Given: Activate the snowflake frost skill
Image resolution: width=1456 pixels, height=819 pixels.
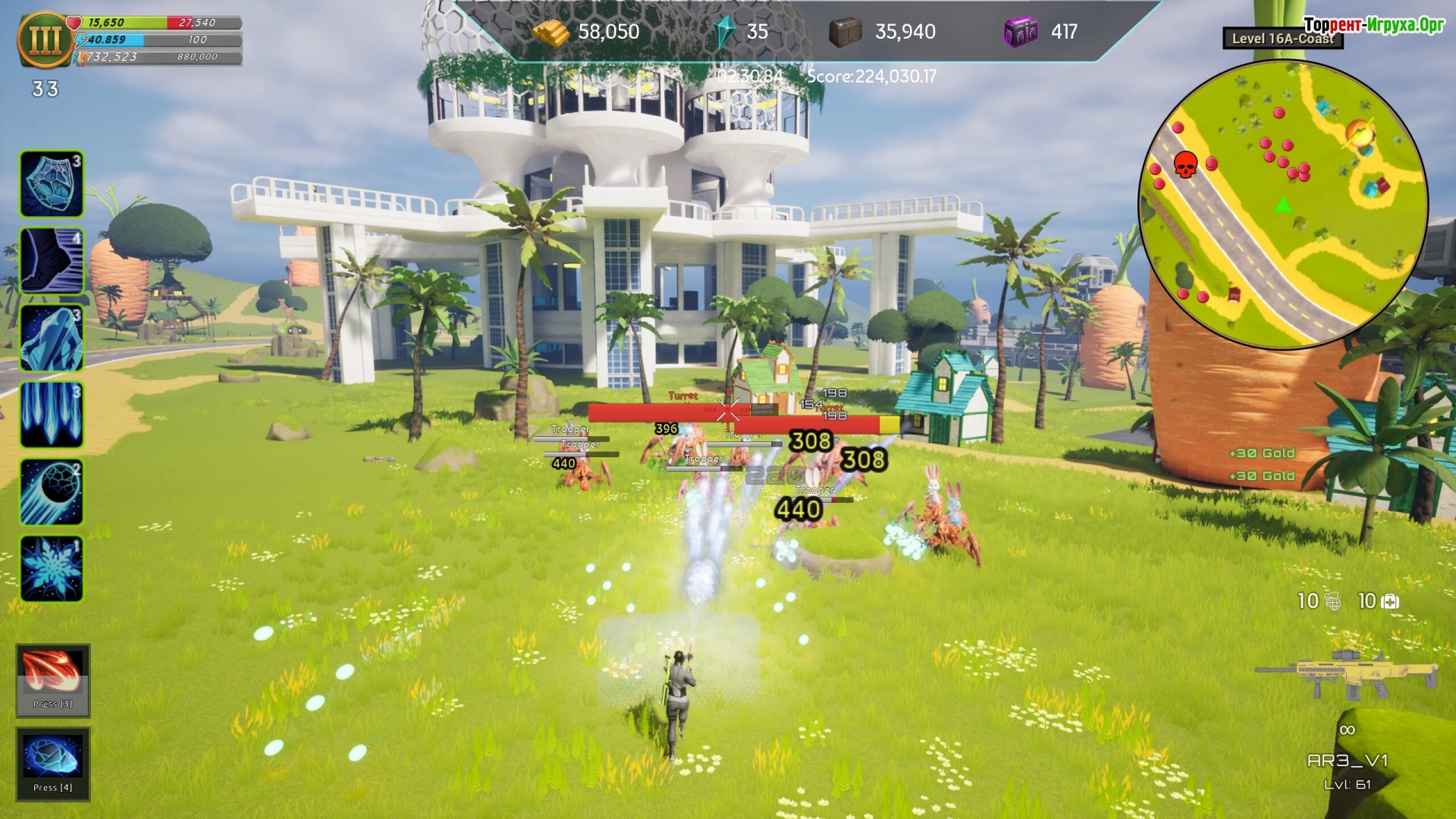Looking at the screenshot, I should tap(52, 569).
